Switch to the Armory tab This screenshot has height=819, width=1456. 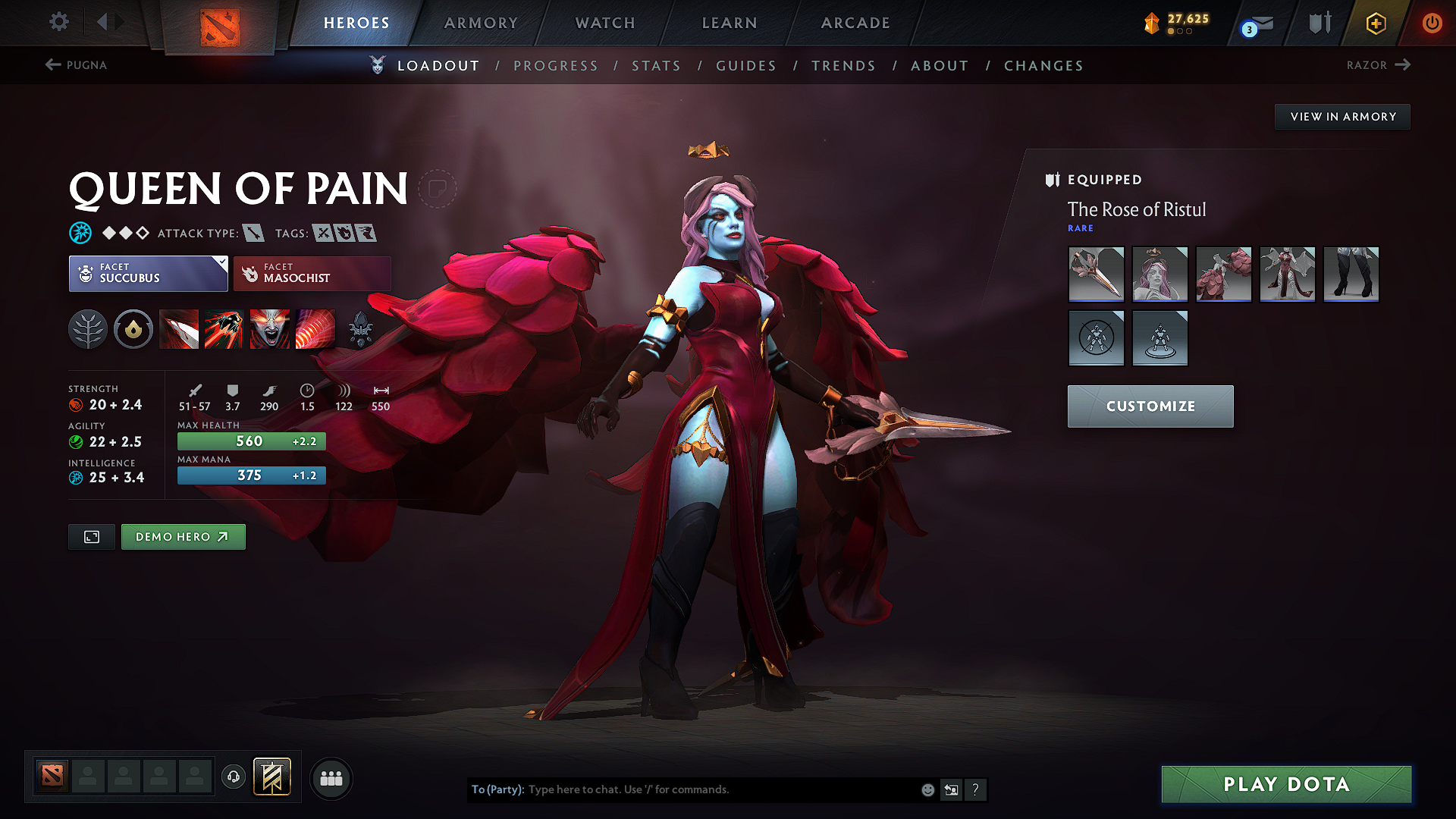click(480, 23)
